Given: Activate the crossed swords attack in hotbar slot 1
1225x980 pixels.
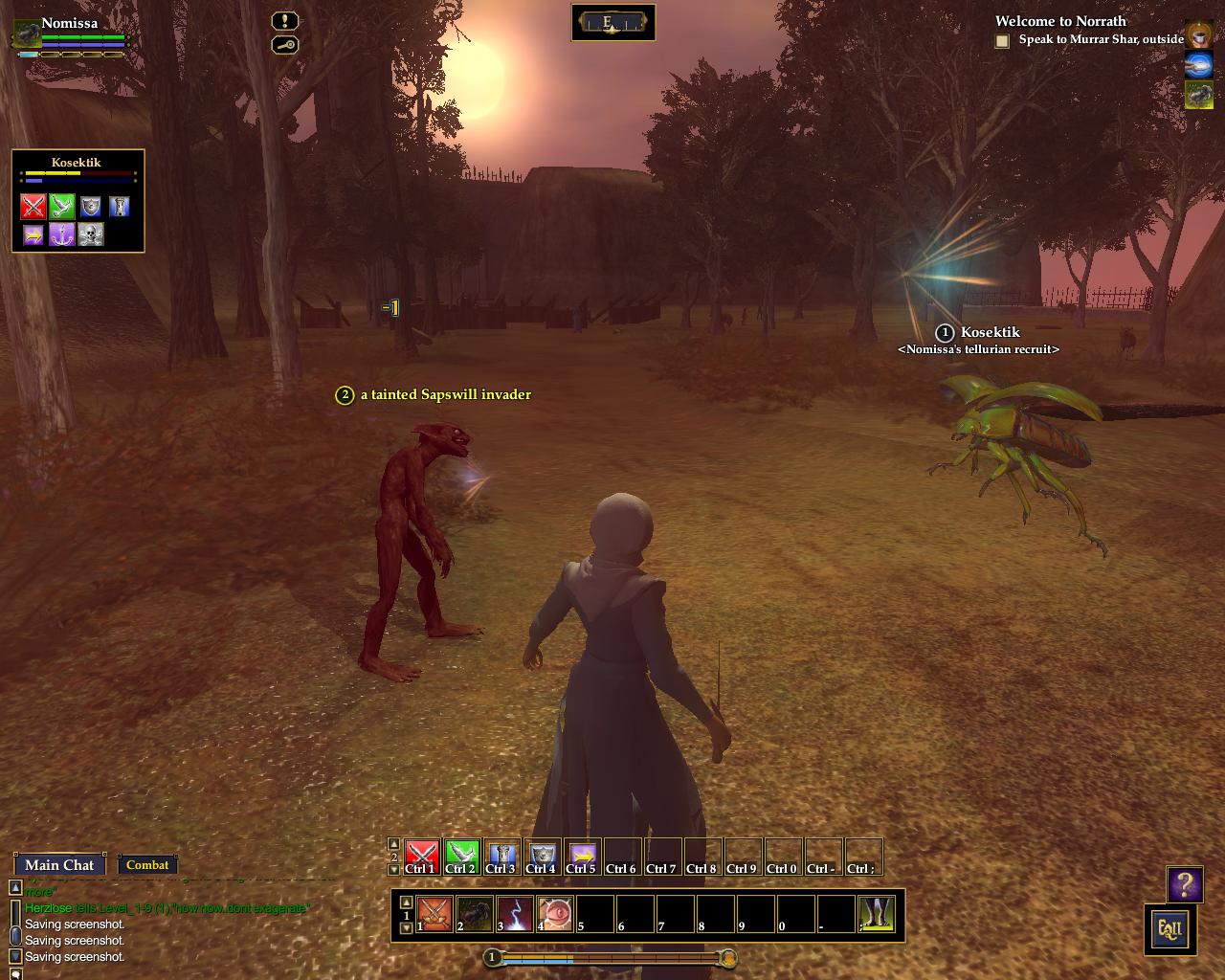Looking at the screenshot, I should [x=434, y=914].
